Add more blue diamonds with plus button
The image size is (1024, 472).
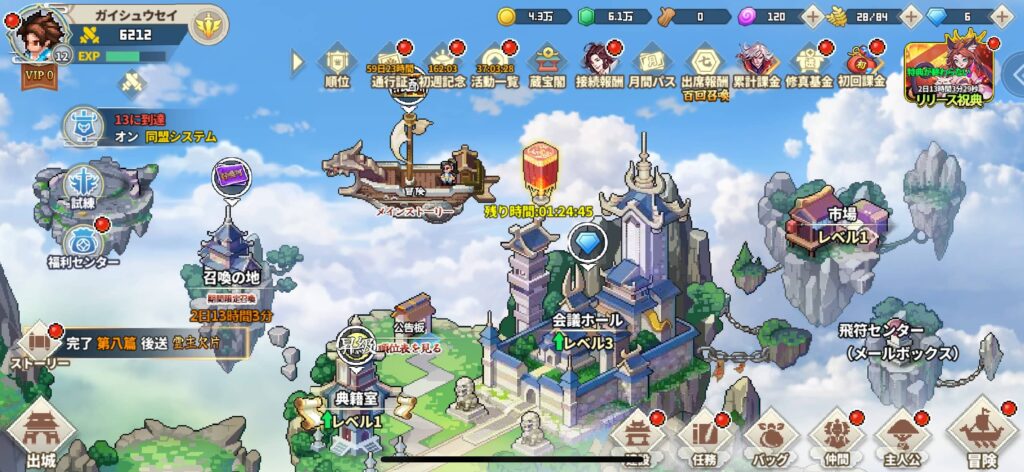[1003, 17]
